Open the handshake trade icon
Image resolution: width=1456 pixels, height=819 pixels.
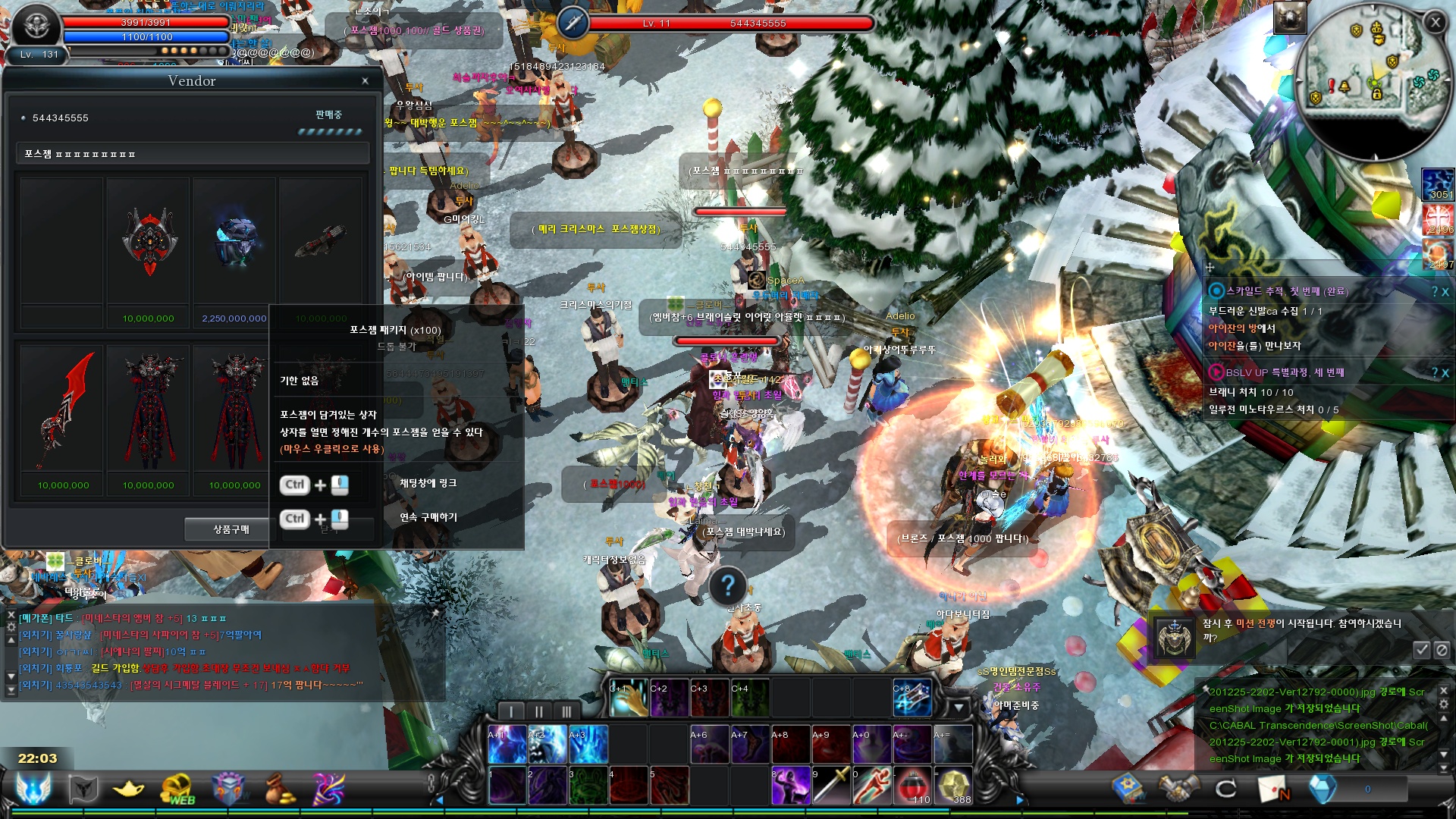[1178, 789]
